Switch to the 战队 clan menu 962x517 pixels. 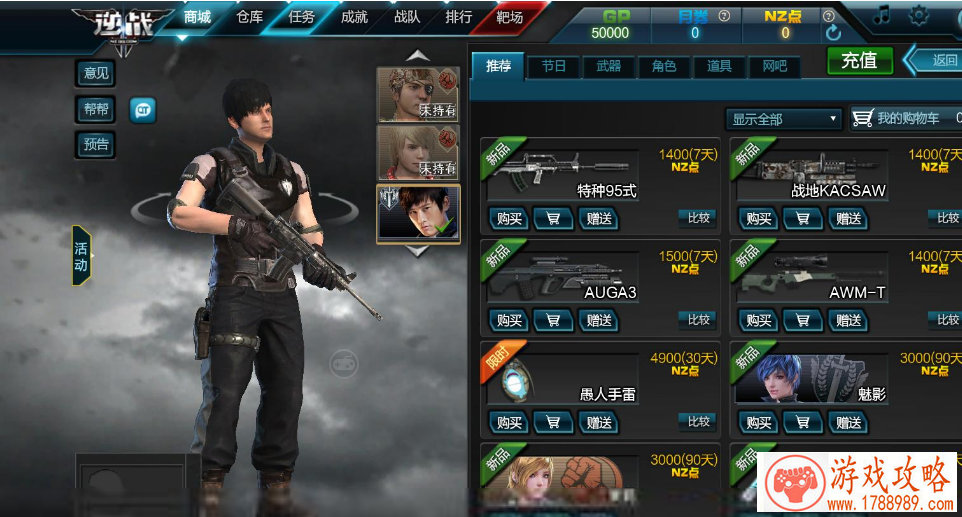click(407, 17)
